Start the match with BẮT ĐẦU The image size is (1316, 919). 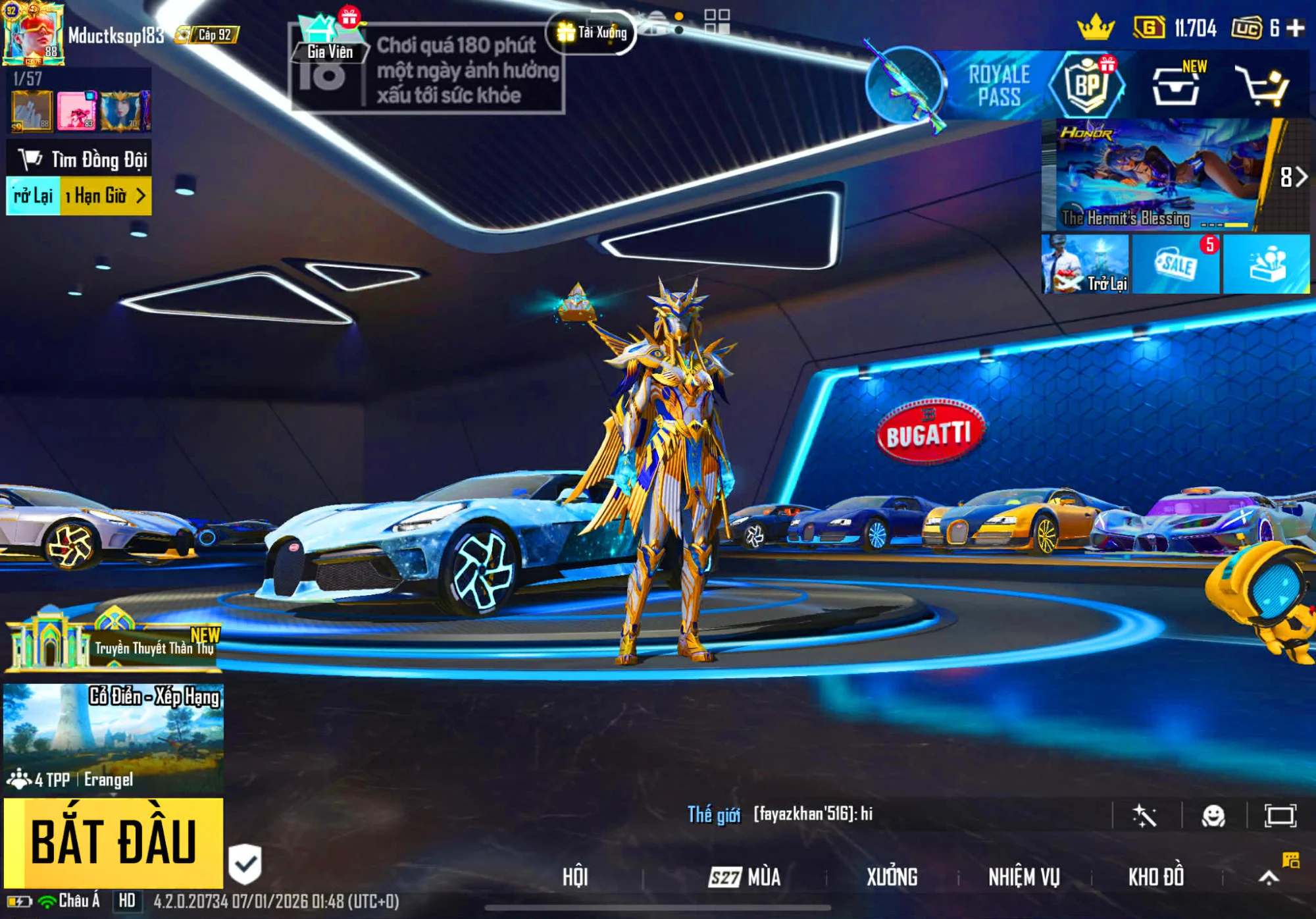coord(113,843)
